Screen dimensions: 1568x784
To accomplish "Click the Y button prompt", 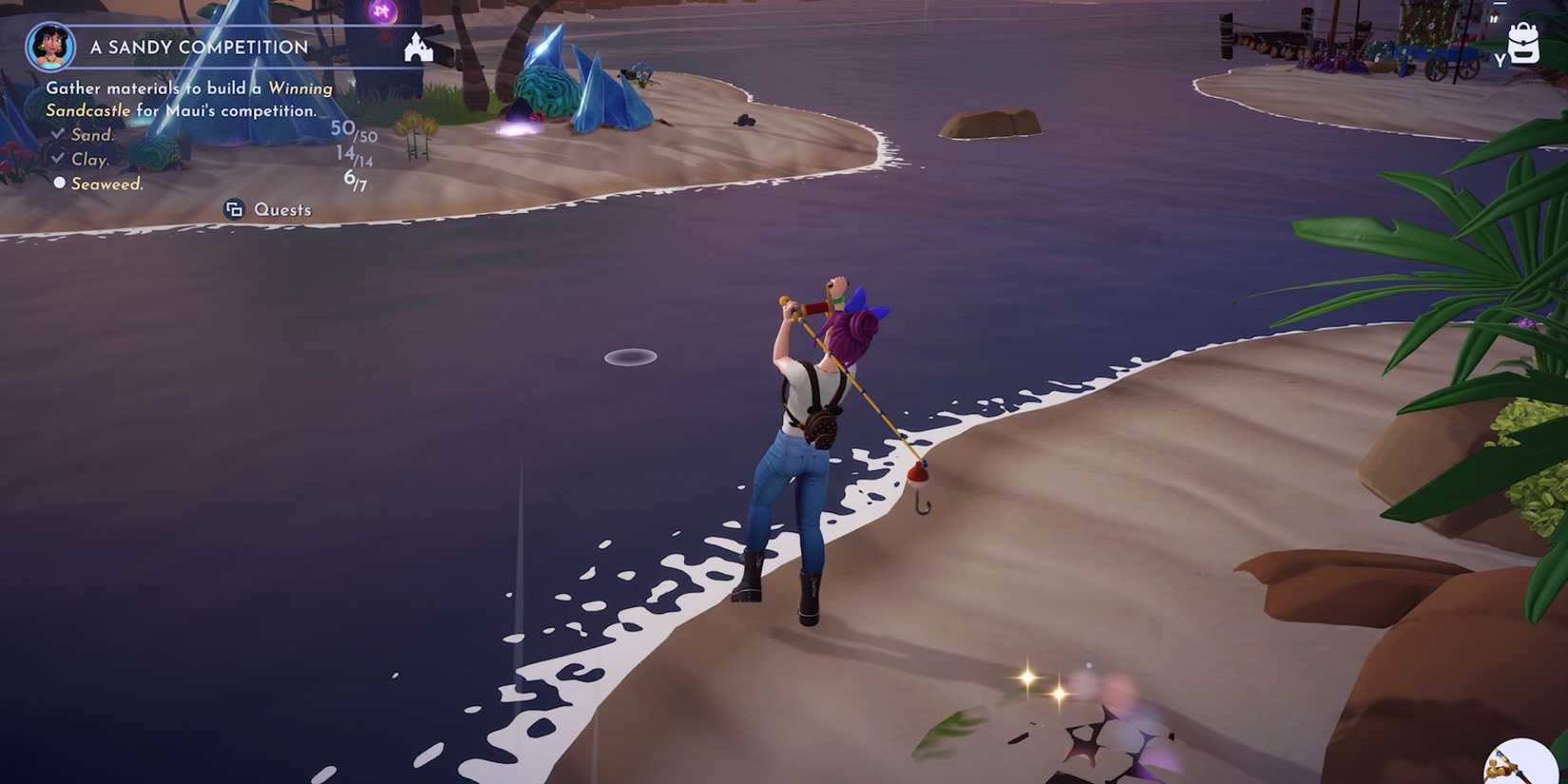I will coord(1500,57).
